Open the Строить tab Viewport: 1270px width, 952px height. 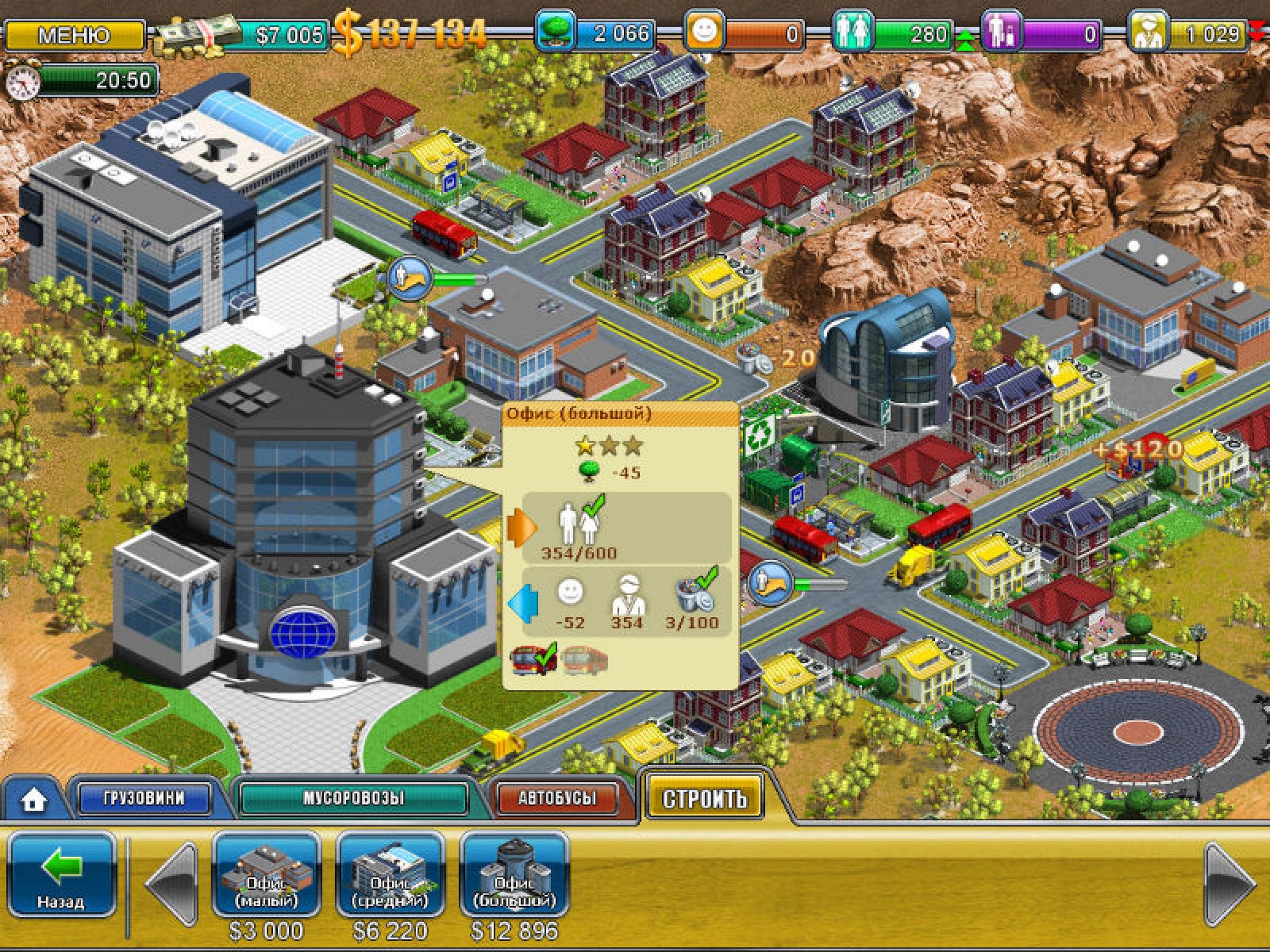coord(704,797)
